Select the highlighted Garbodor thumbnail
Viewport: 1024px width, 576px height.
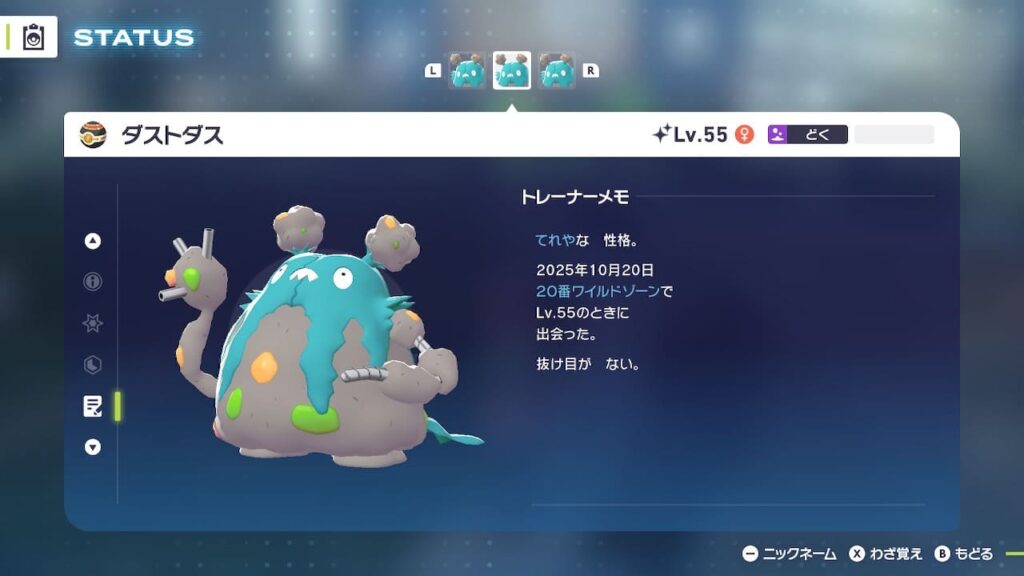512,71
